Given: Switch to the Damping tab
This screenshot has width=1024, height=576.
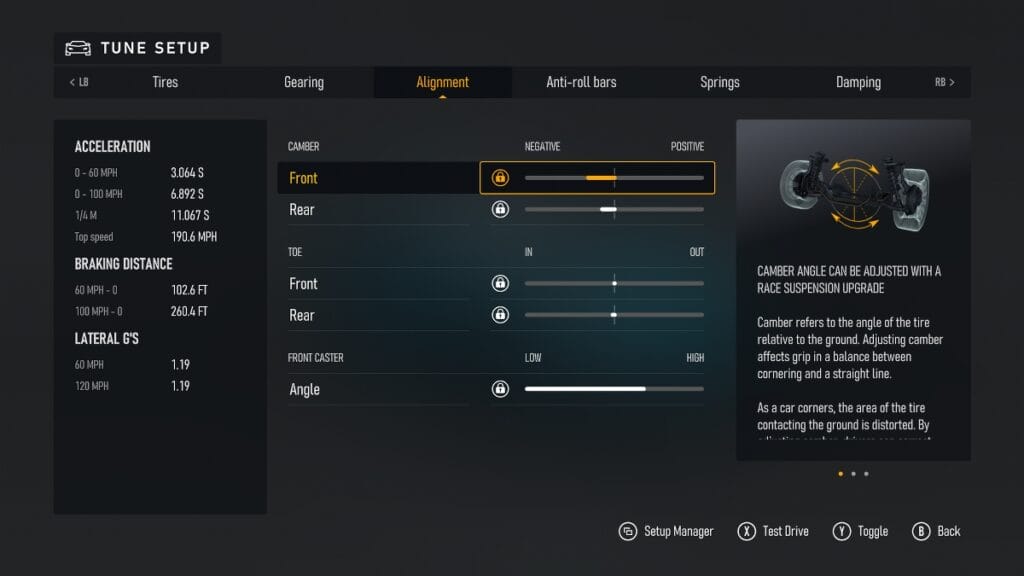Looking at the screenshot, I should (x=858, y=82).
